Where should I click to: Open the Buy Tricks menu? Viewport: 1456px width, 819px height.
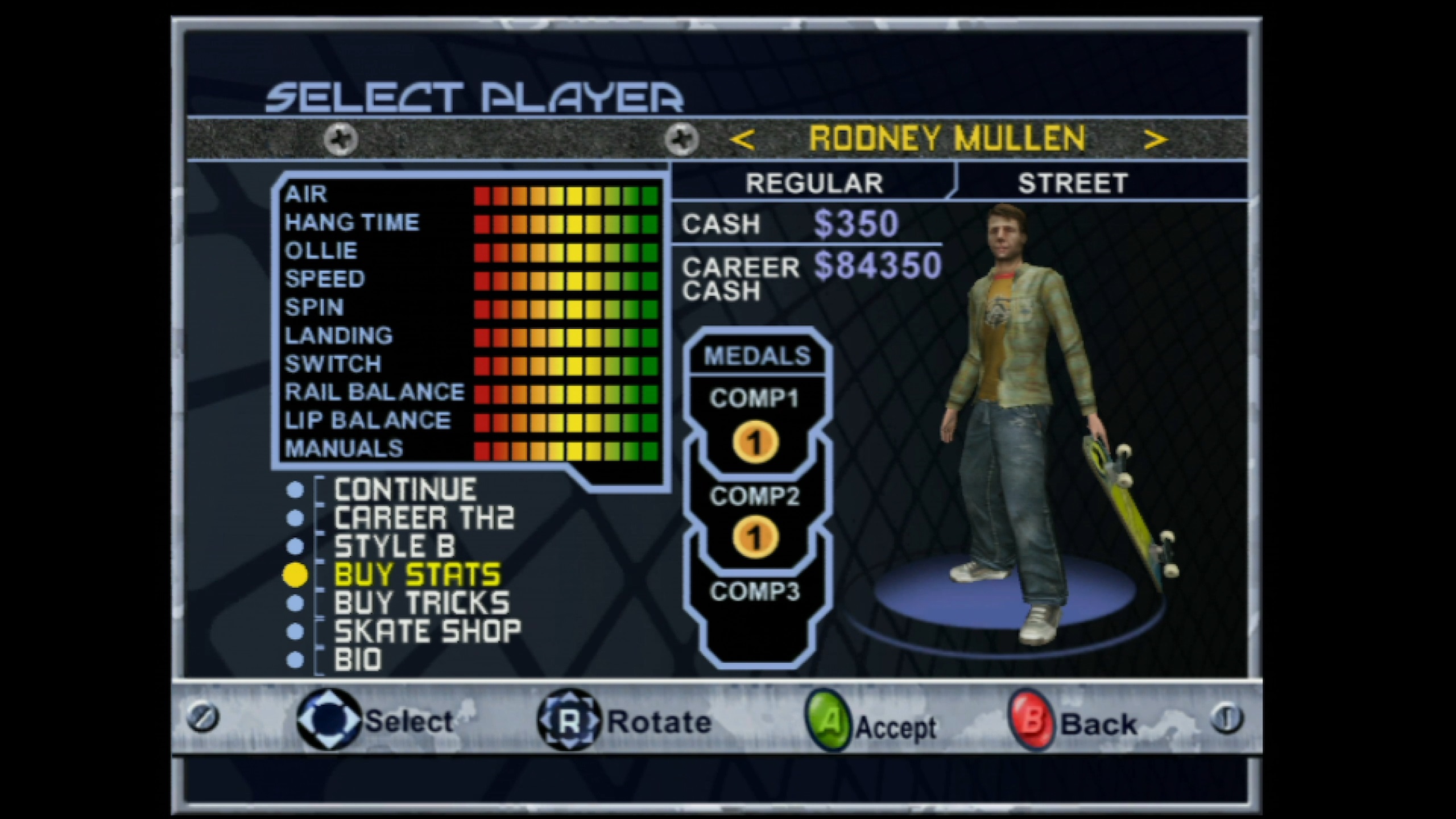[421, 603]
